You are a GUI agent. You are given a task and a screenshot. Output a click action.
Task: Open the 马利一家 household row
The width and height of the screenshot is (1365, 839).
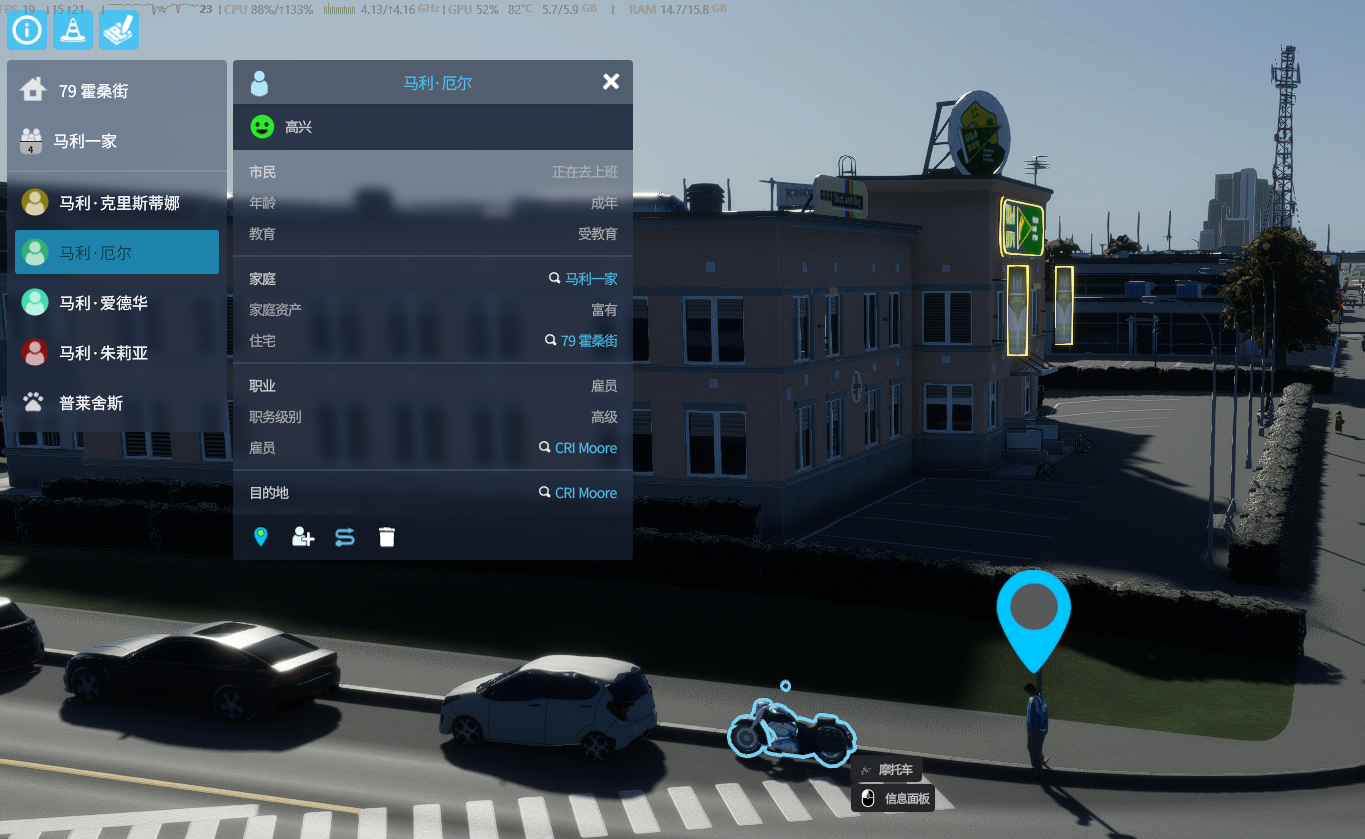tap(85, 141)
